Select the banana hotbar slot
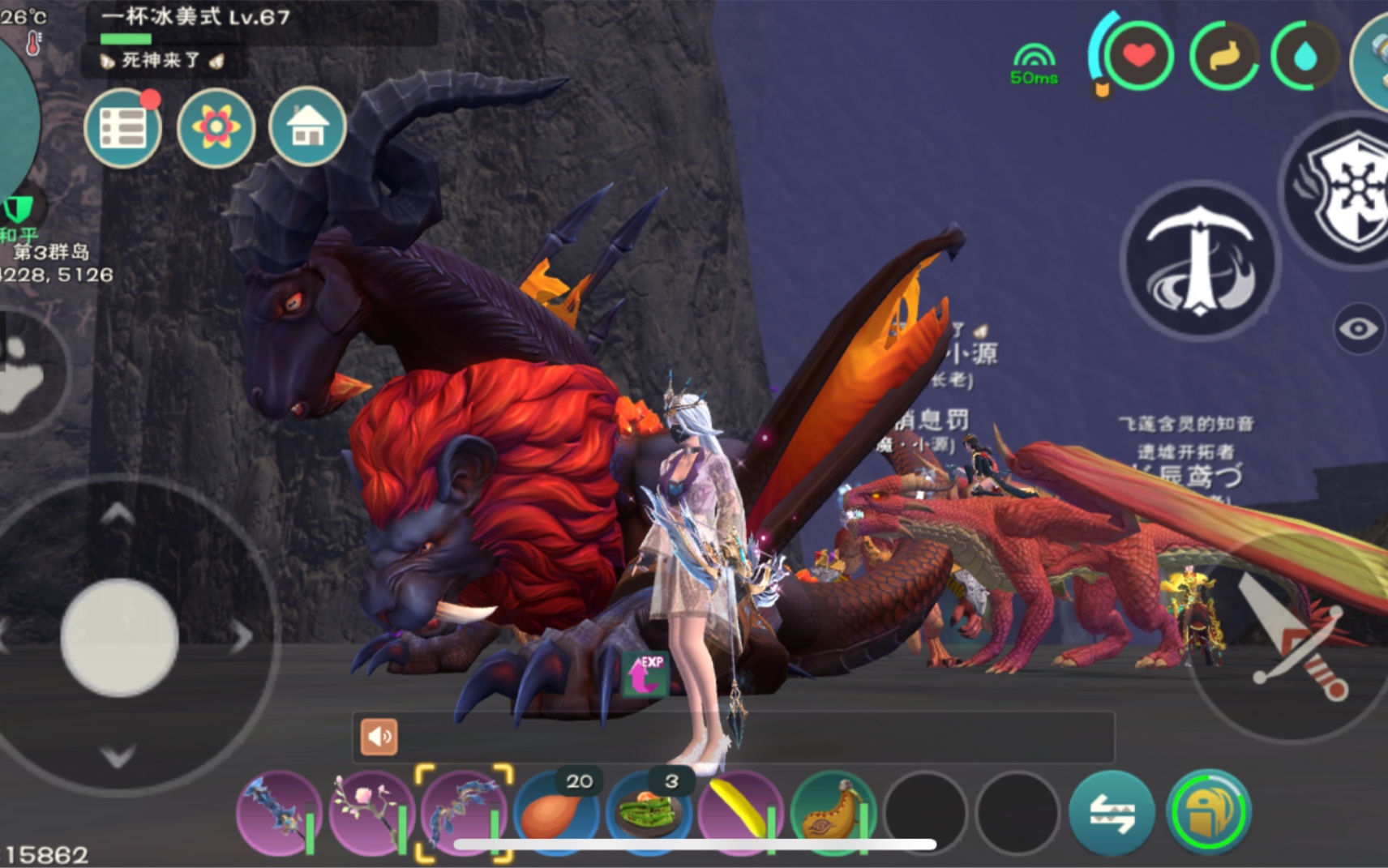The image size is (1388, 868). [x=741, y=813]
